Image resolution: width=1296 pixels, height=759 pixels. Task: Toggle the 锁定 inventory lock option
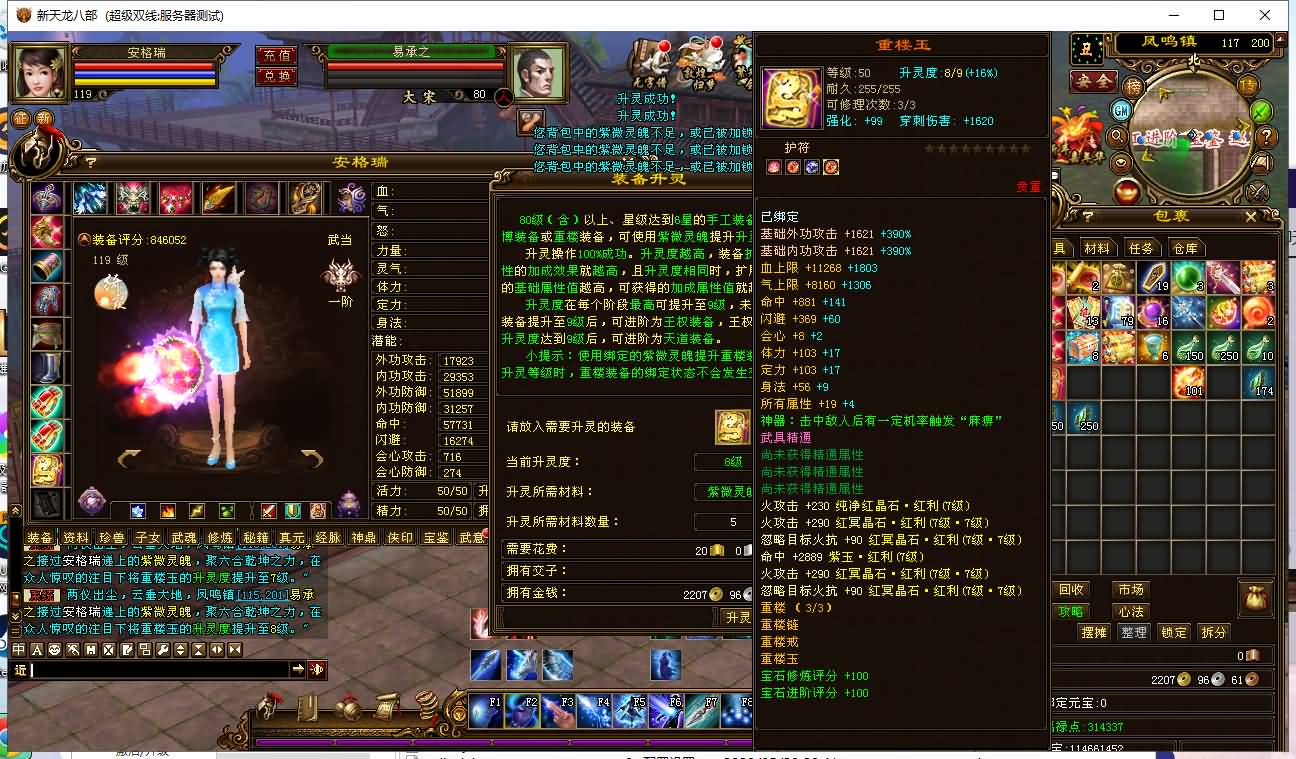[1173, 632]
